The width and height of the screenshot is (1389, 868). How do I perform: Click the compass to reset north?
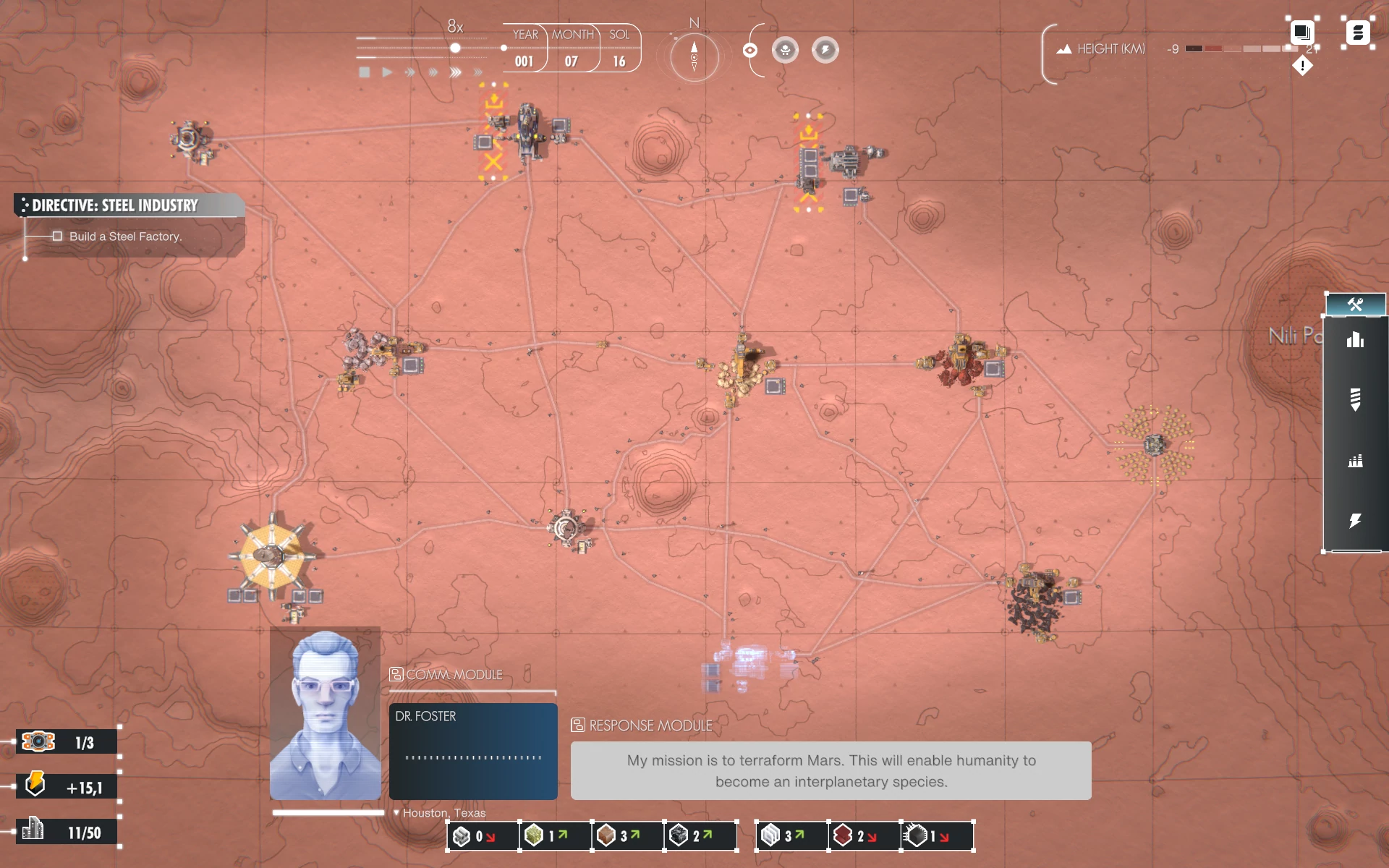coord(694,56)
